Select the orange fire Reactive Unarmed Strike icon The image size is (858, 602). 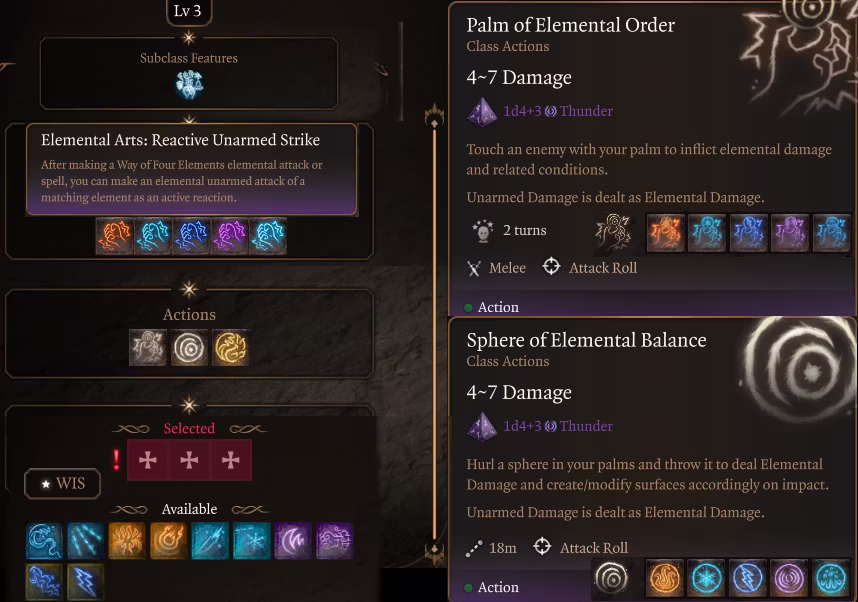coord(115,236)
